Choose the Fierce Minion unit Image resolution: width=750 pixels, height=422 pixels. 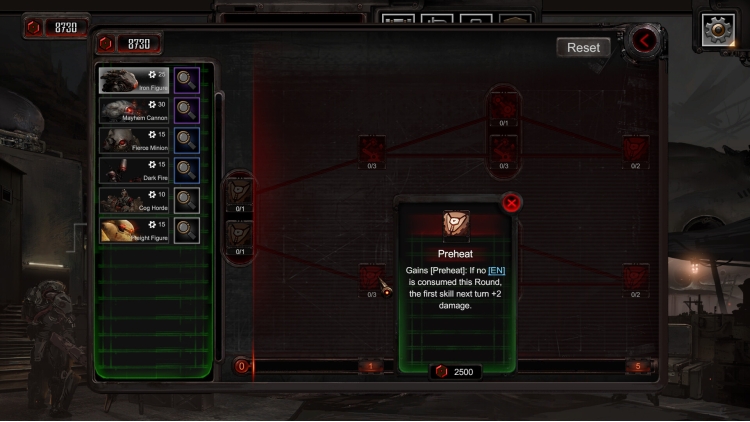[134, 140]
